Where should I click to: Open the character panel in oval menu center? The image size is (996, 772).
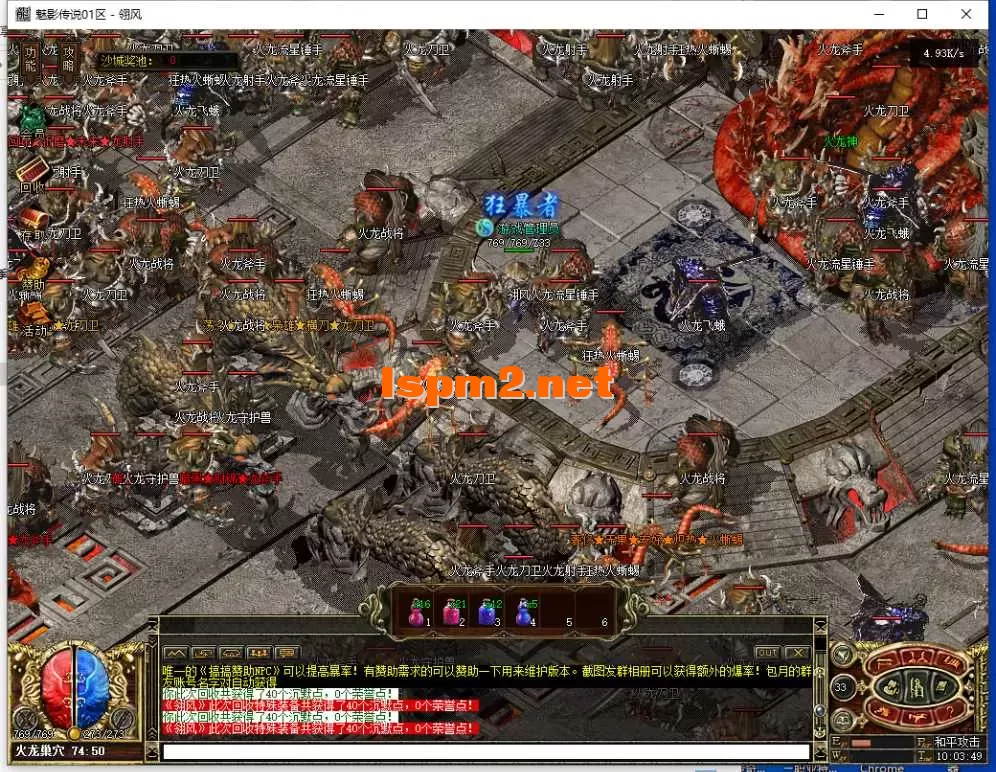(x=917, y=688)
